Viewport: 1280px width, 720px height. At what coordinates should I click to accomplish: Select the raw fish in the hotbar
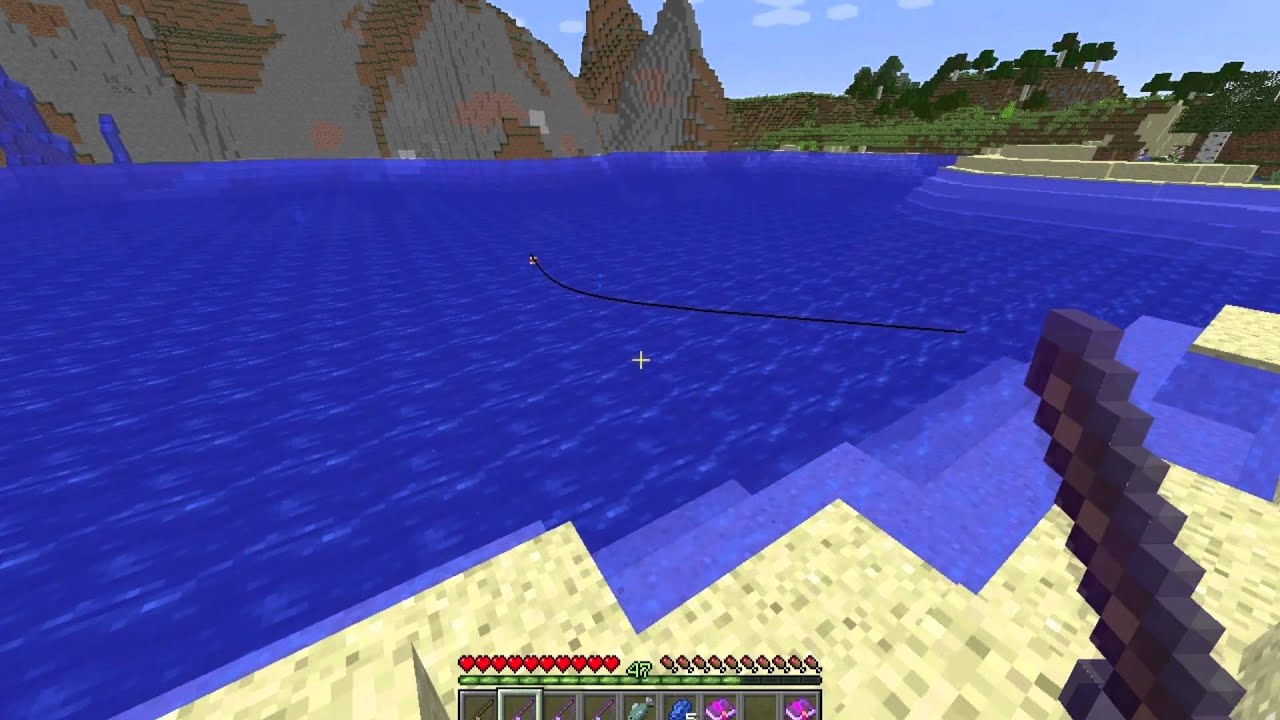[x=638, y=706]
